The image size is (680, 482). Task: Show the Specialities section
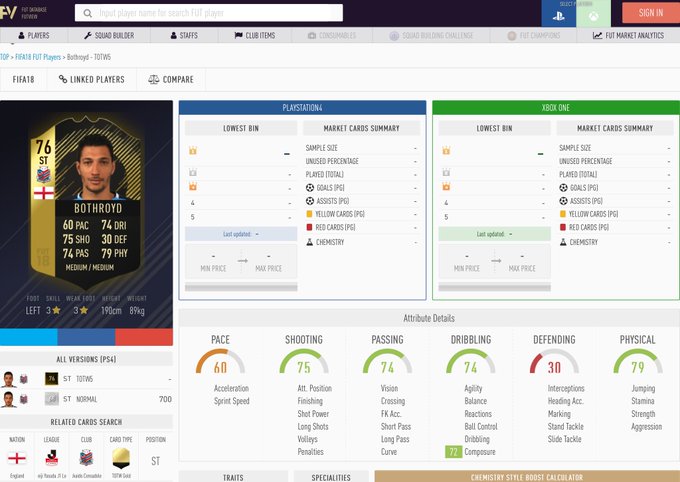[330, 477]
